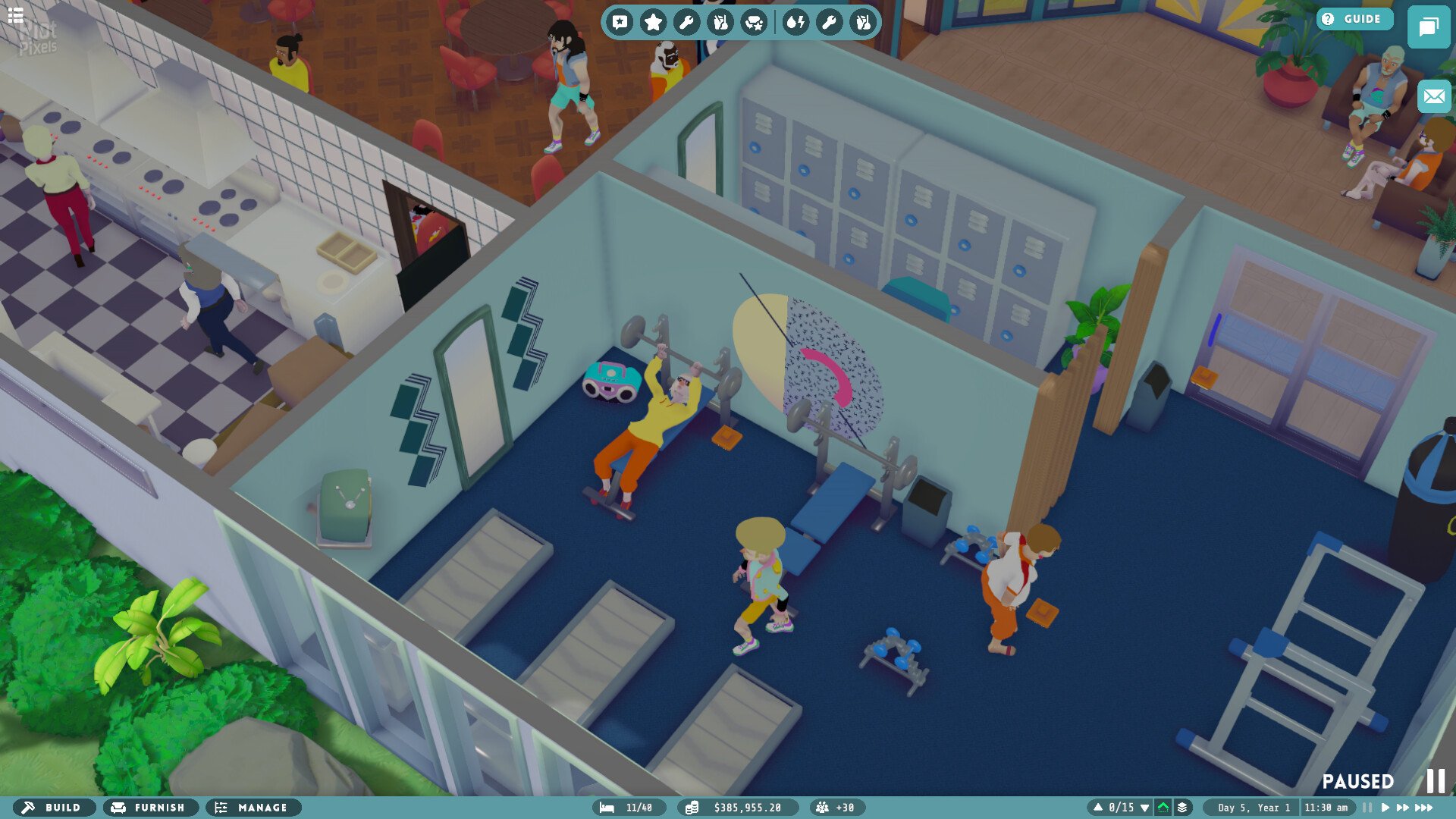This screenshot has height=819, width=1456.
Task: Select the star ratings overlay icon
Action: [654, 22]
